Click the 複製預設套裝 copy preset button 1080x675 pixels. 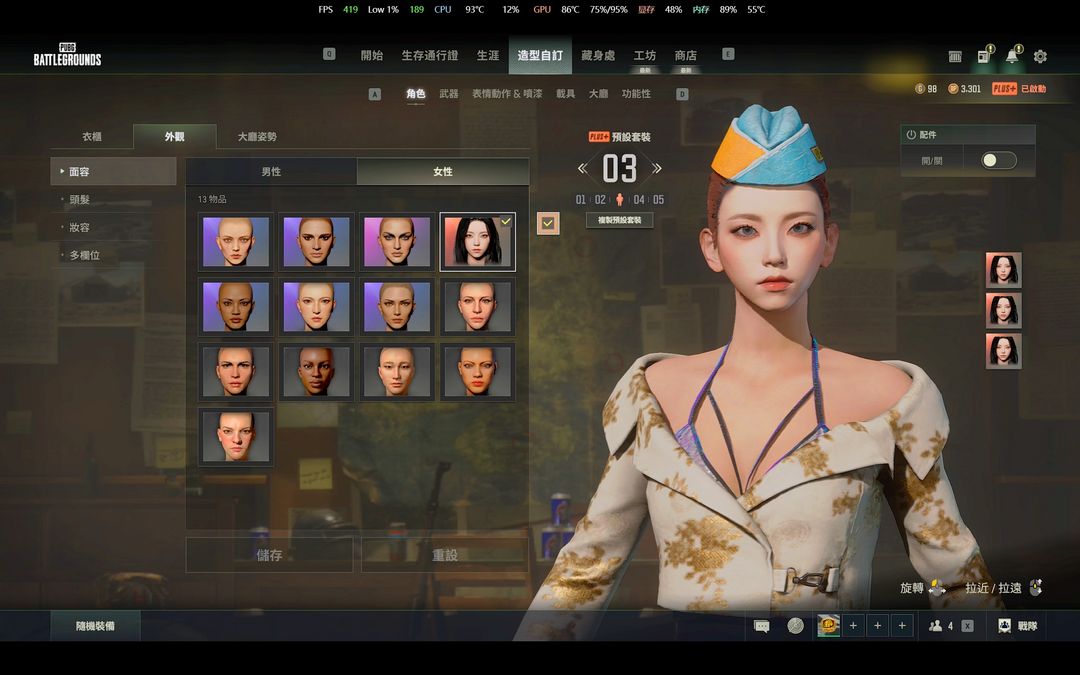[x=619, y=220]
